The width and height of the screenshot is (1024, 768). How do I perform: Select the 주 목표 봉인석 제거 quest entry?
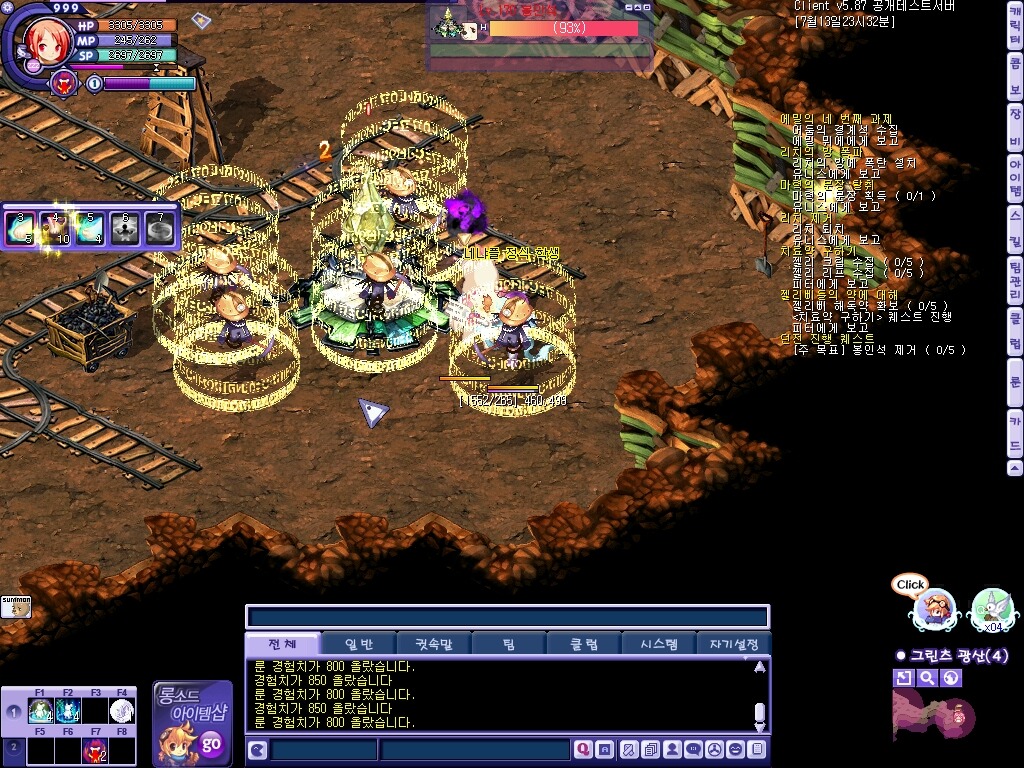880,350
